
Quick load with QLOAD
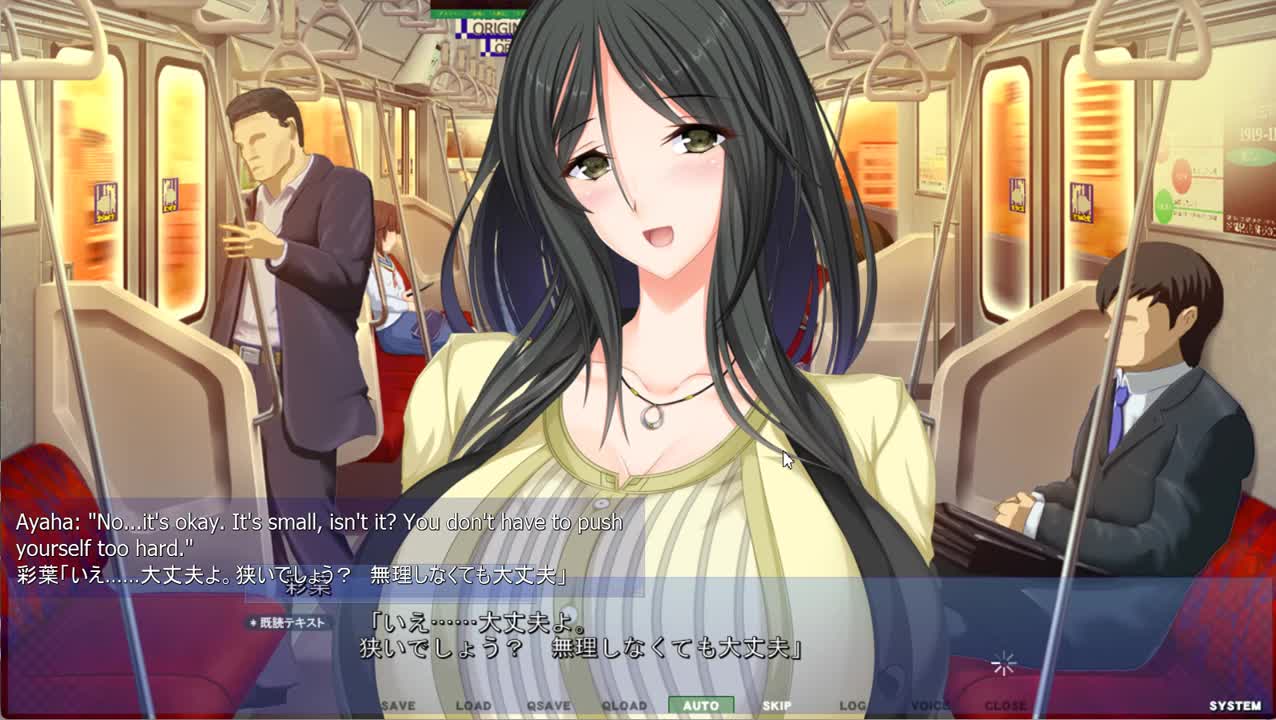(x=624, y=706)
